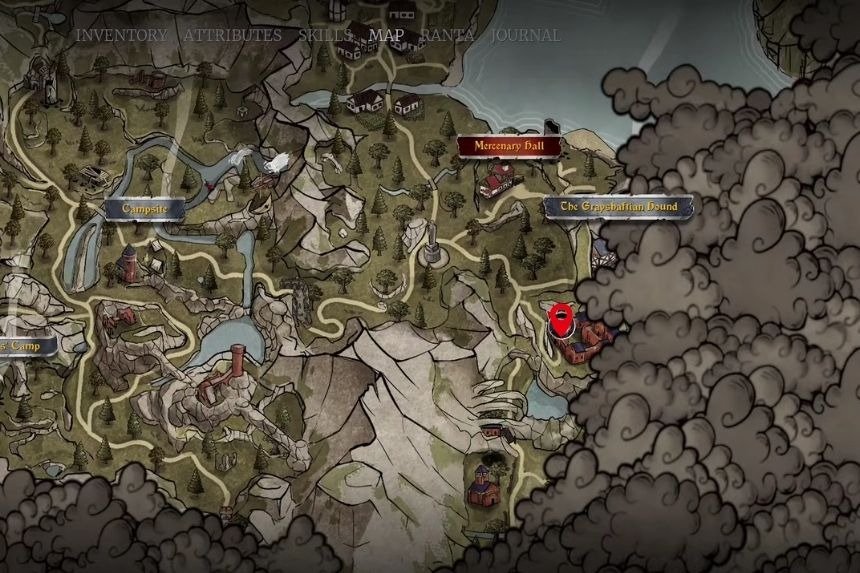This screenshot has height=573, width=860.
Task: Show the Skills tab
Action: click(324, 35)
